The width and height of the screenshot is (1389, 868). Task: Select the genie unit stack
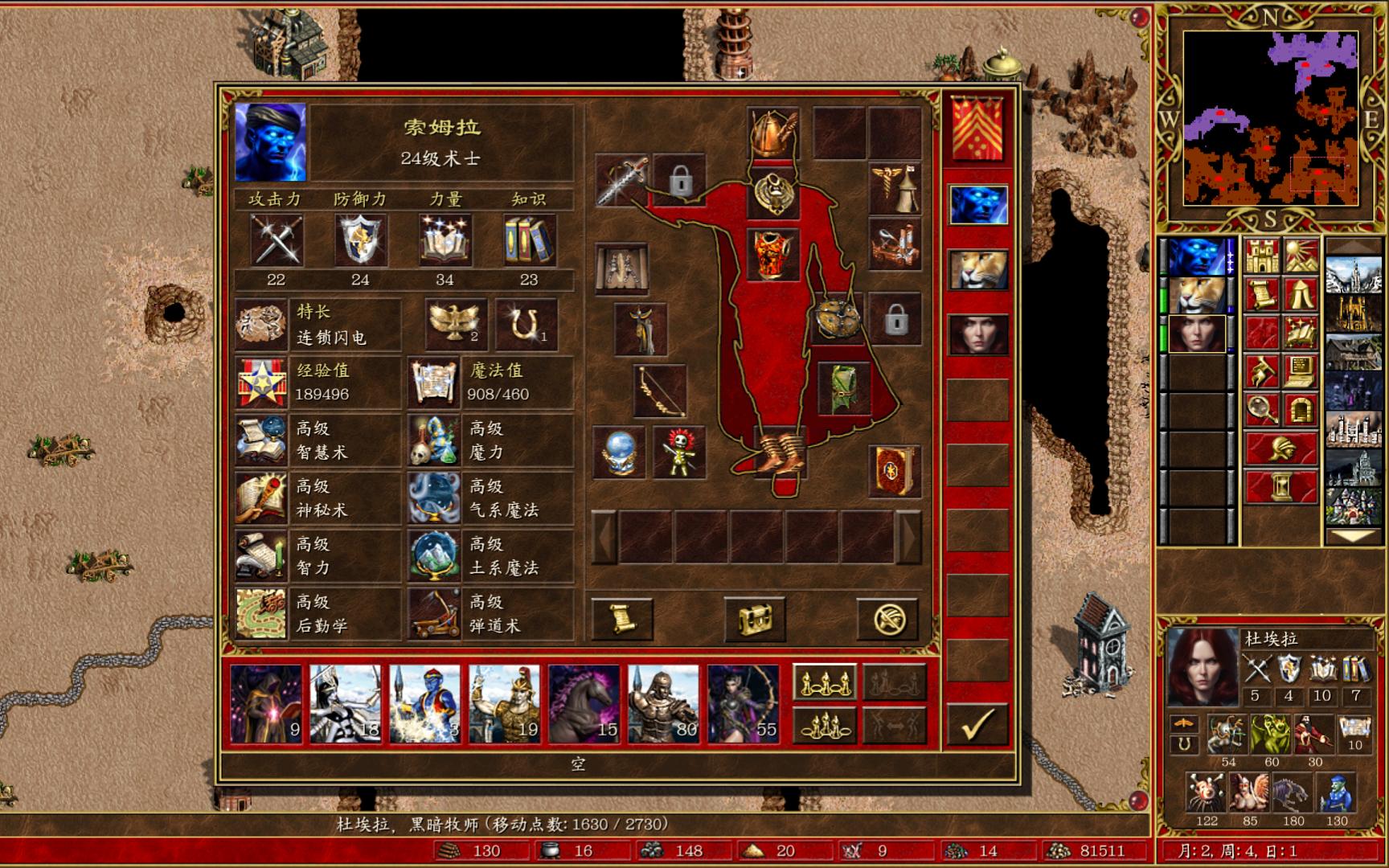(424, 702)
